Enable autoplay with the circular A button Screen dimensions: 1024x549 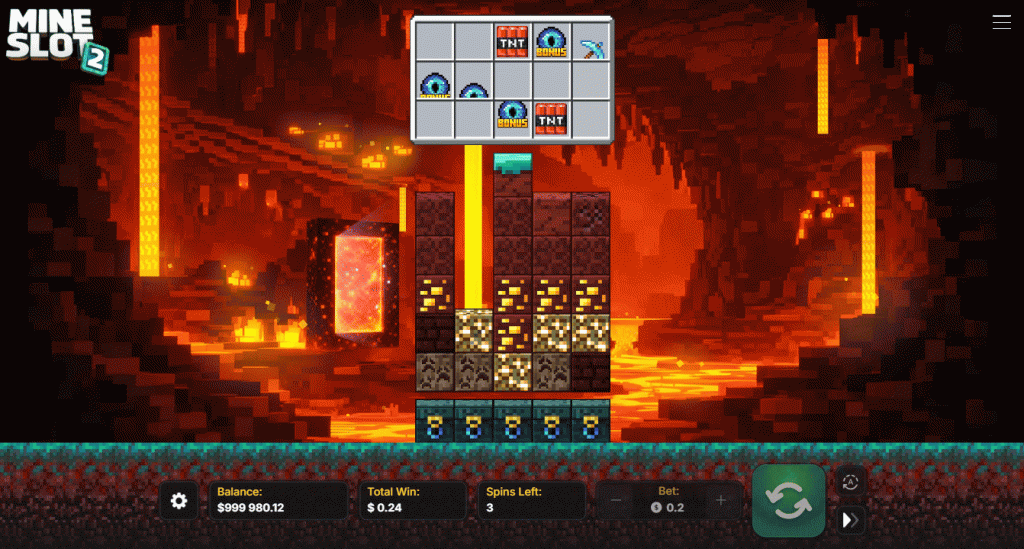(850, 482)
